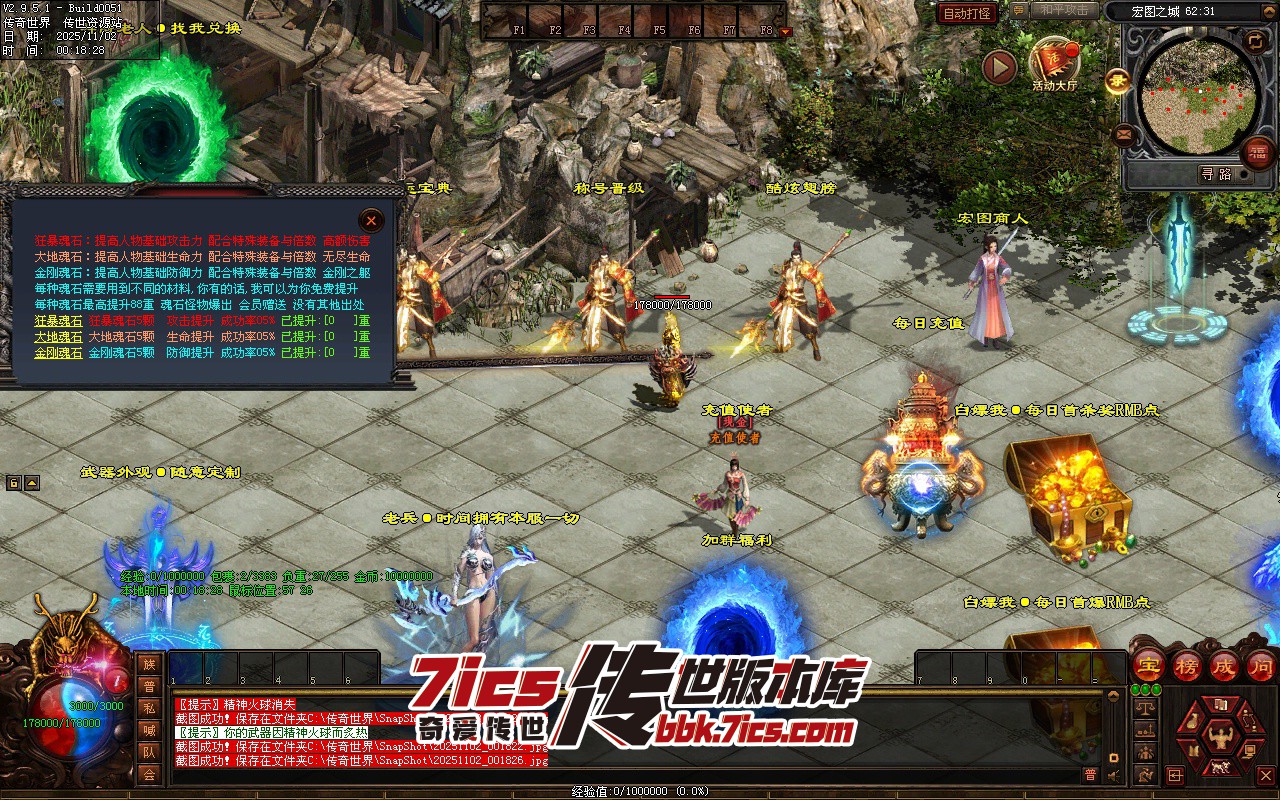Click the round play-arrow button

tap(998, 67)
